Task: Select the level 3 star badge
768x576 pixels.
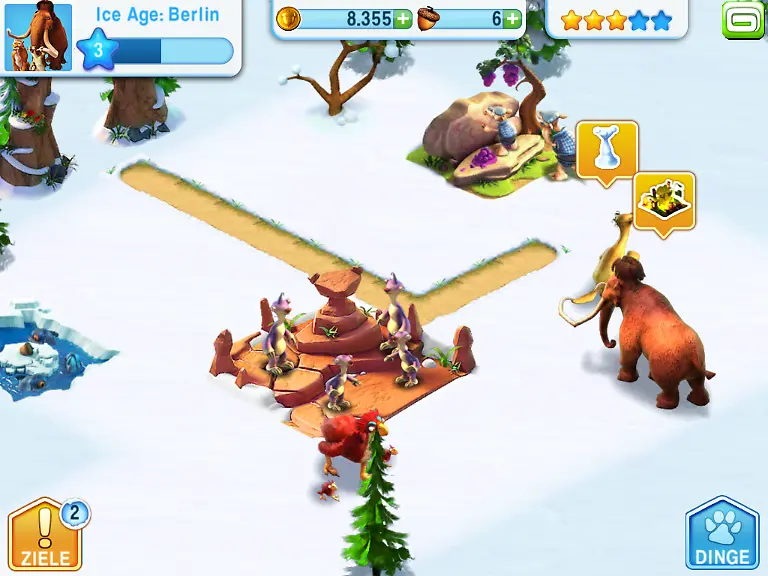Action: click(x=98, y=51)
